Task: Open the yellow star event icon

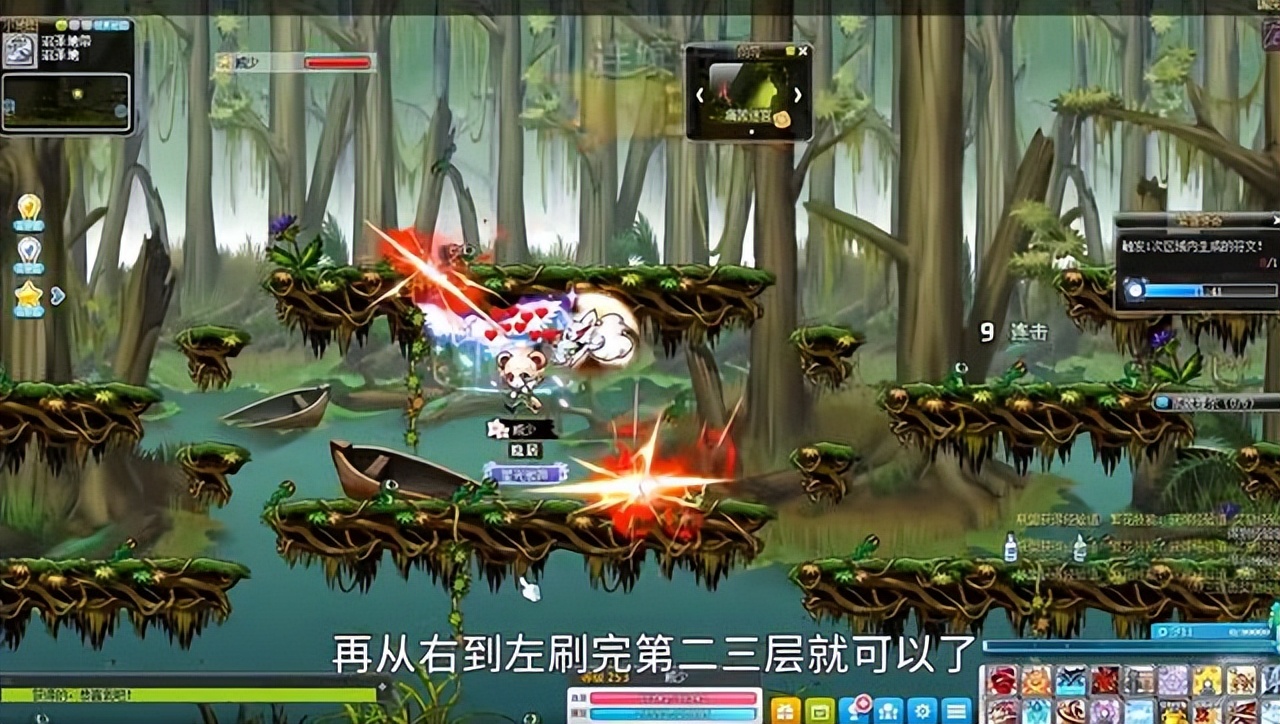Action: (x=29, y=297)
